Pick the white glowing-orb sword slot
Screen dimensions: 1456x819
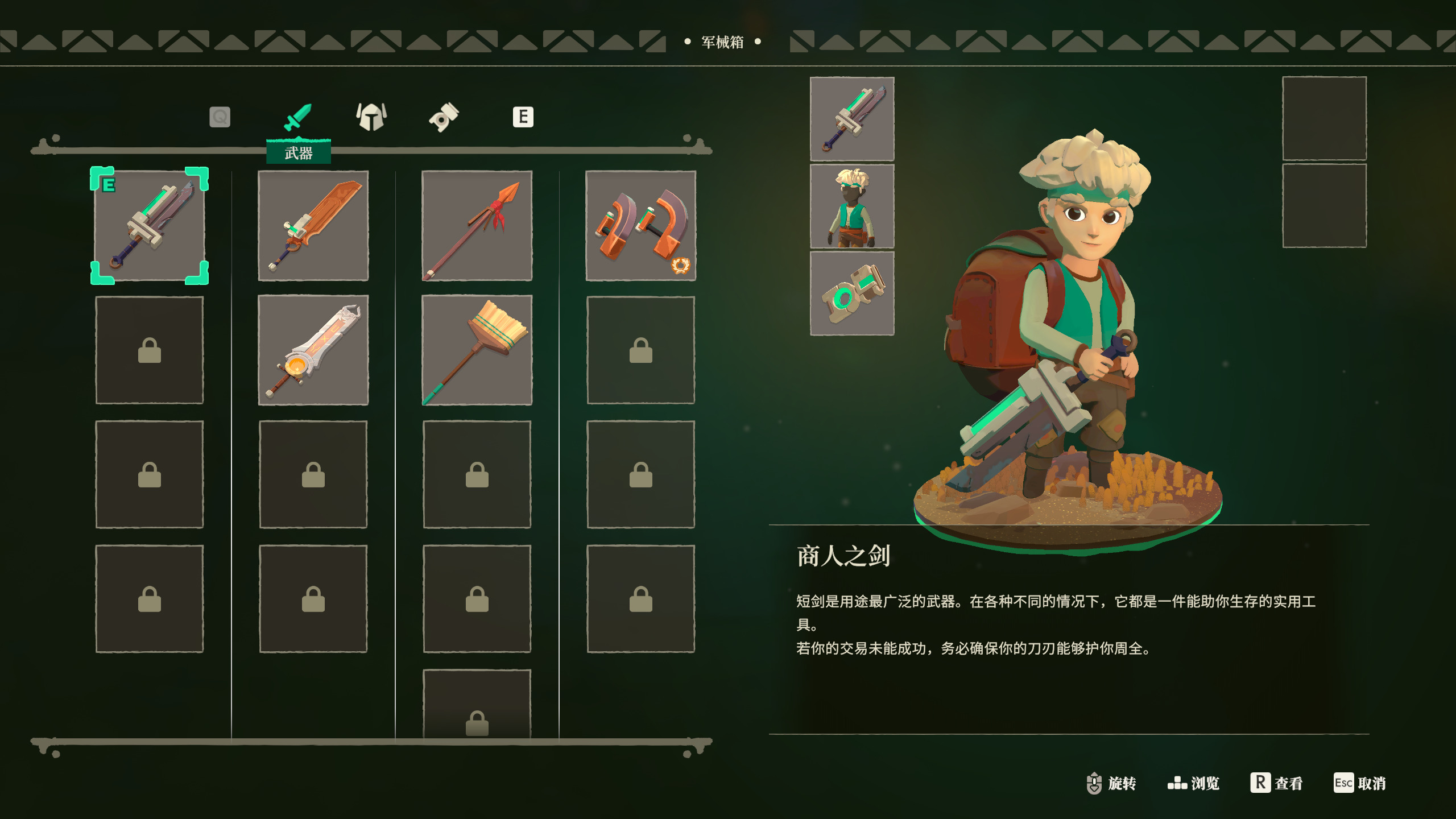point(313,350)
